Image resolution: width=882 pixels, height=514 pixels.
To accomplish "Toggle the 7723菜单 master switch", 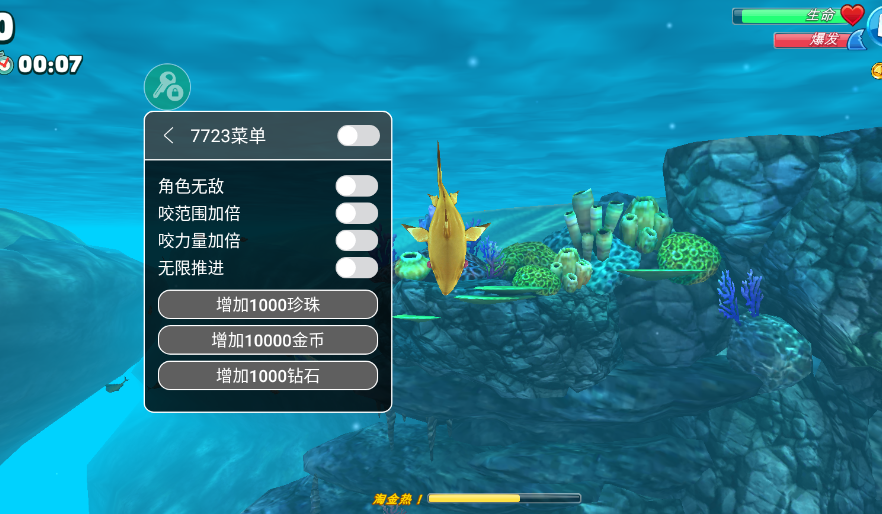I will [358, 135].
